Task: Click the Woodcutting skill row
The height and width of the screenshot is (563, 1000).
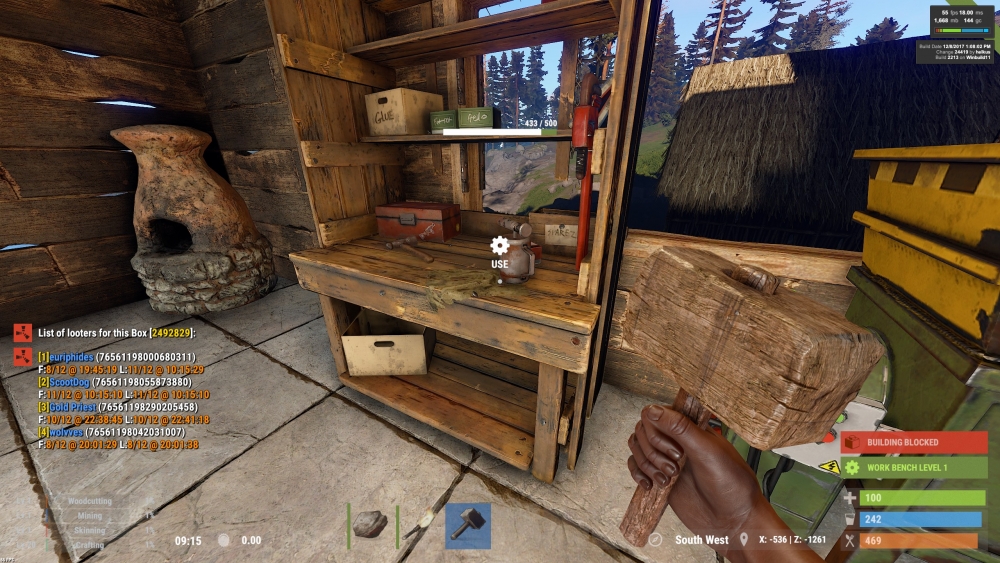Action: click(x=90, y=500)
